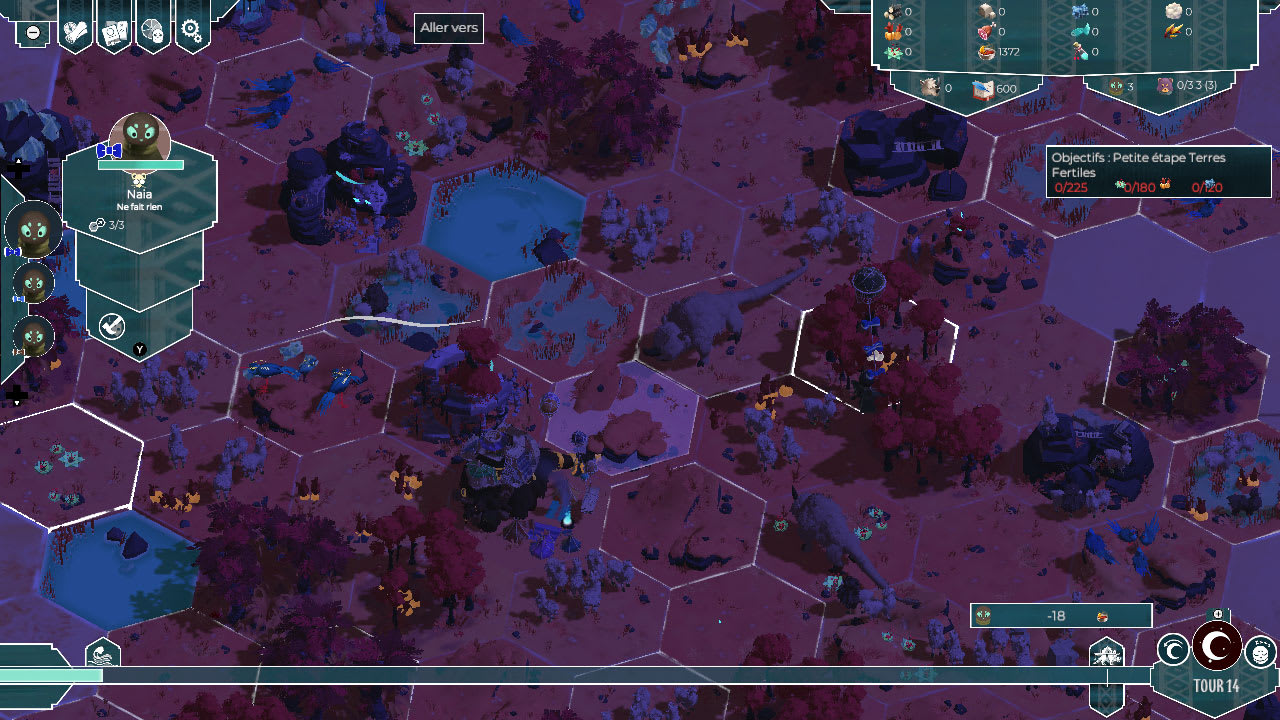Open the gear settings menu
This screenshot has width=1280, height=720.
(192, 32)
